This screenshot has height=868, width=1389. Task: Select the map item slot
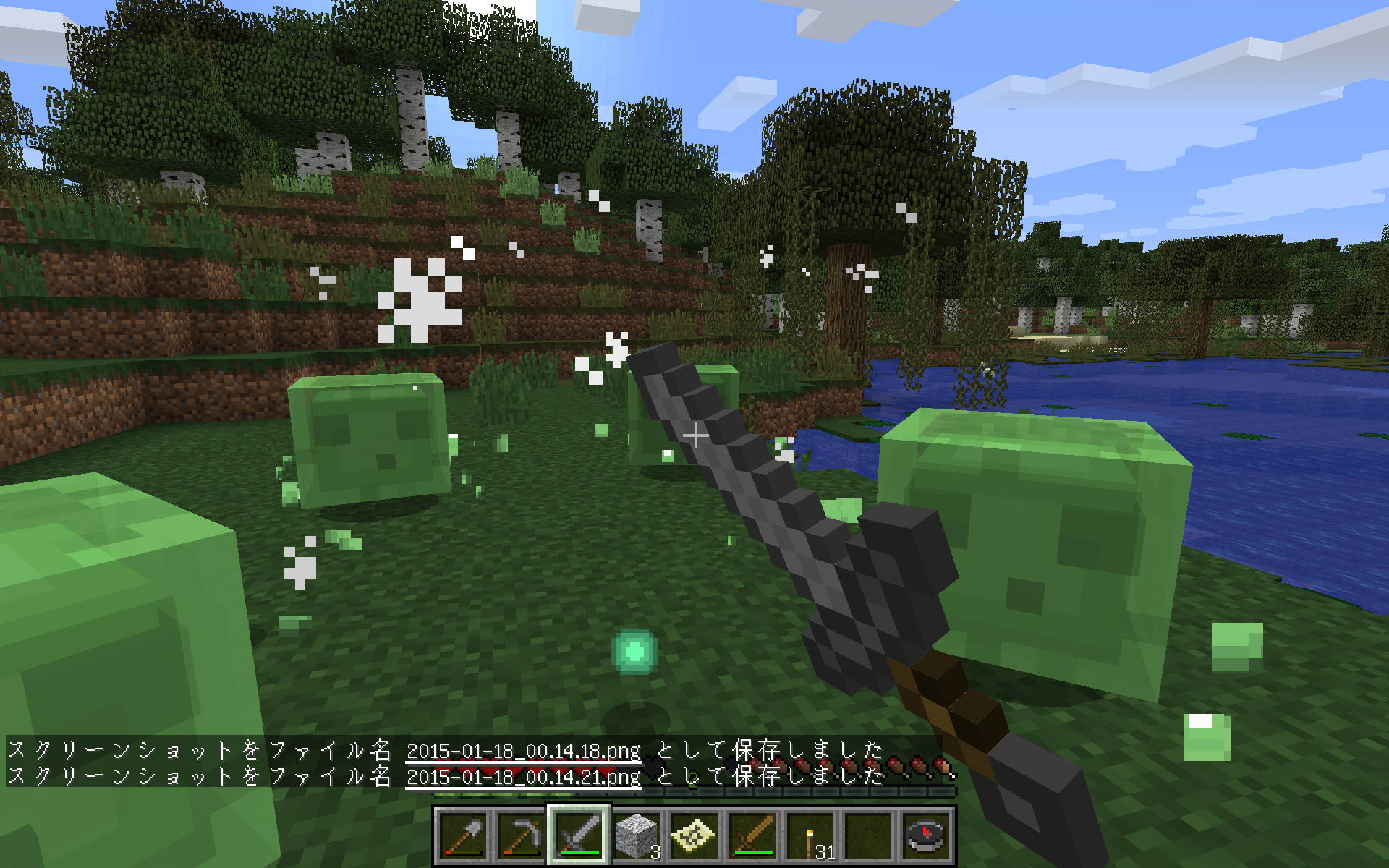coord(694,835)
